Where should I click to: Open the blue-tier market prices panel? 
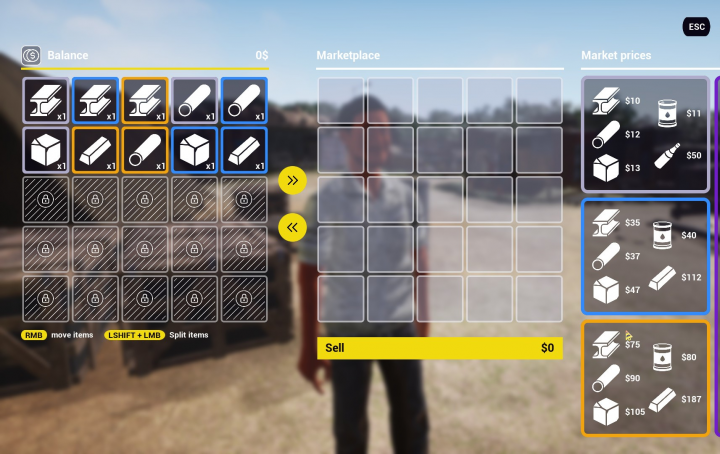[645, 257]
